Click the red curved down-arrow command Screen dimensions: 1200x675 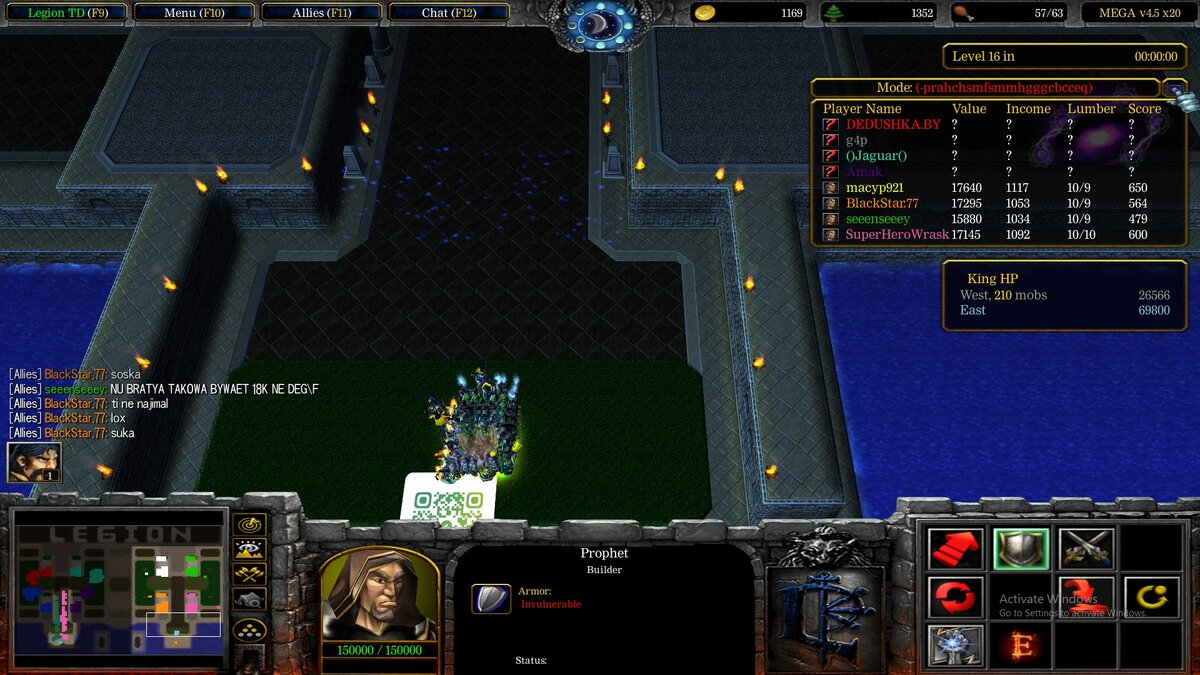point(1086,597)
